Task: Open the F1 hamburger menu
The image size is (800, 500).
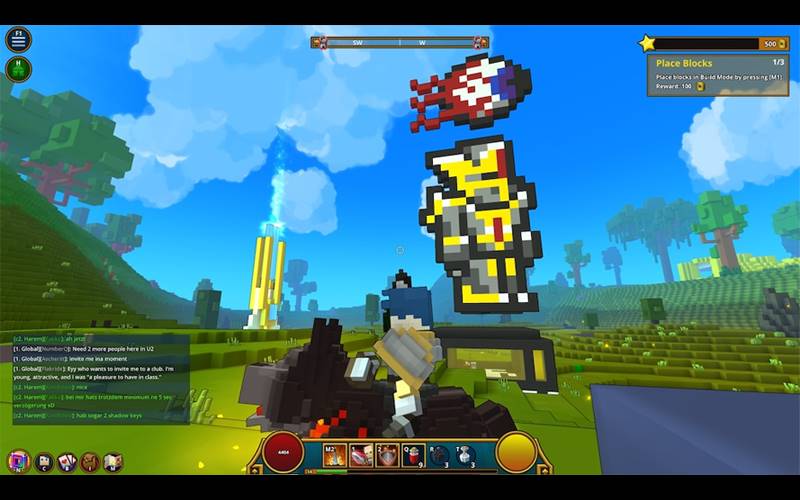Action: (x=18, y=40)
